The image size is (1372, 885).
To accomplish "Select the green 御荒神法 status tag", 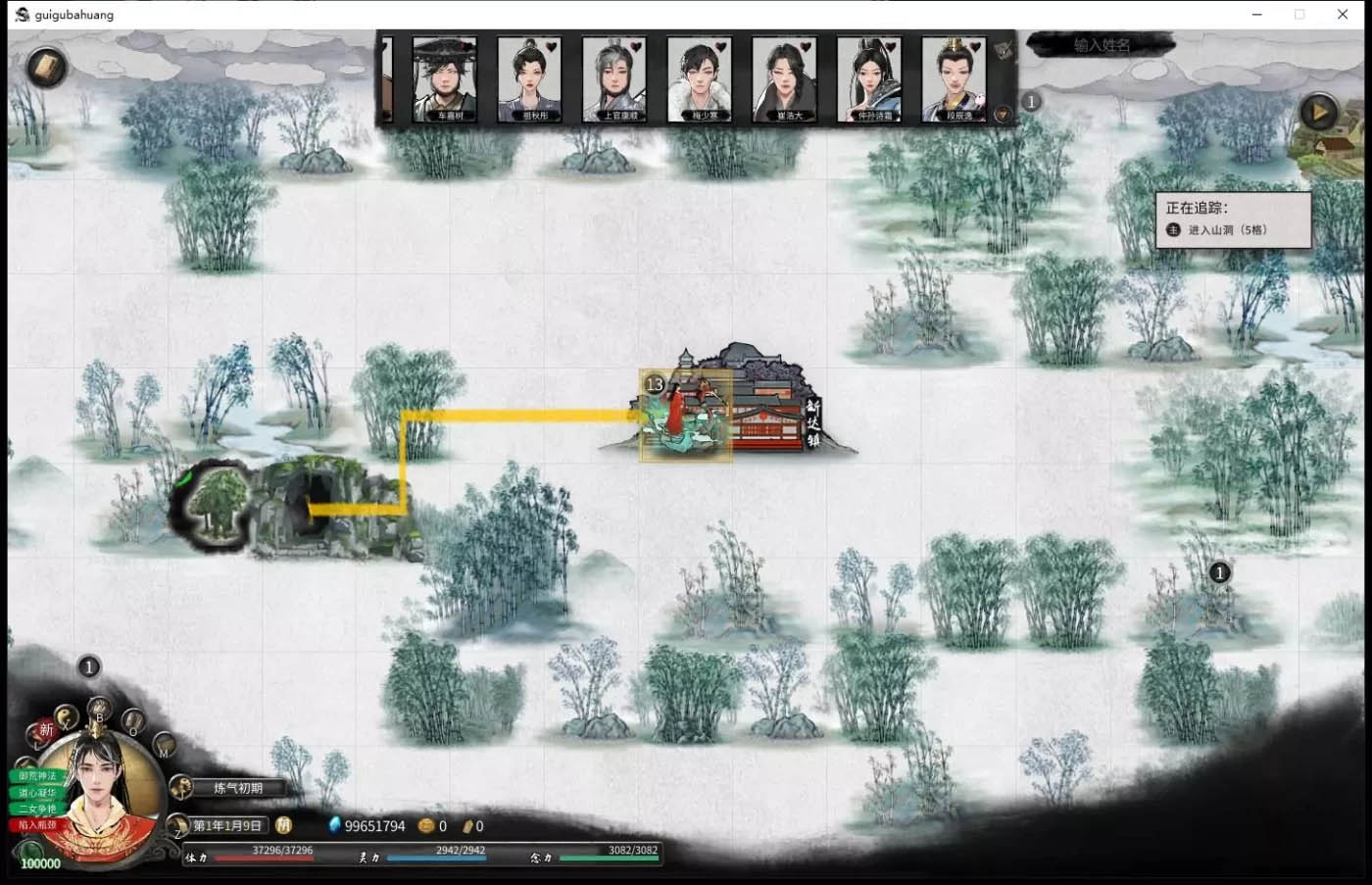I will (x=37, y=776).
